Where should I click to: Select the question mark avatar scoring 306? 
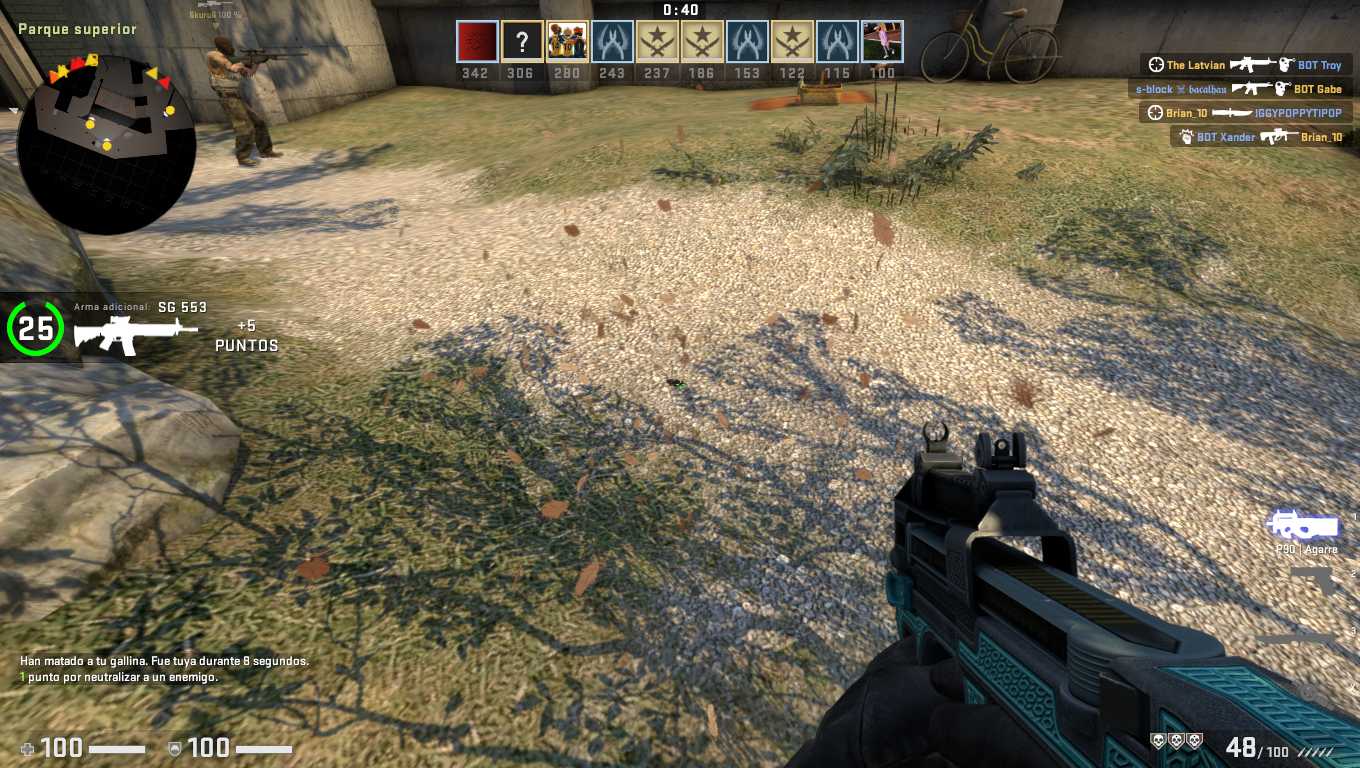pyautogui.click(x=522, y=42)
